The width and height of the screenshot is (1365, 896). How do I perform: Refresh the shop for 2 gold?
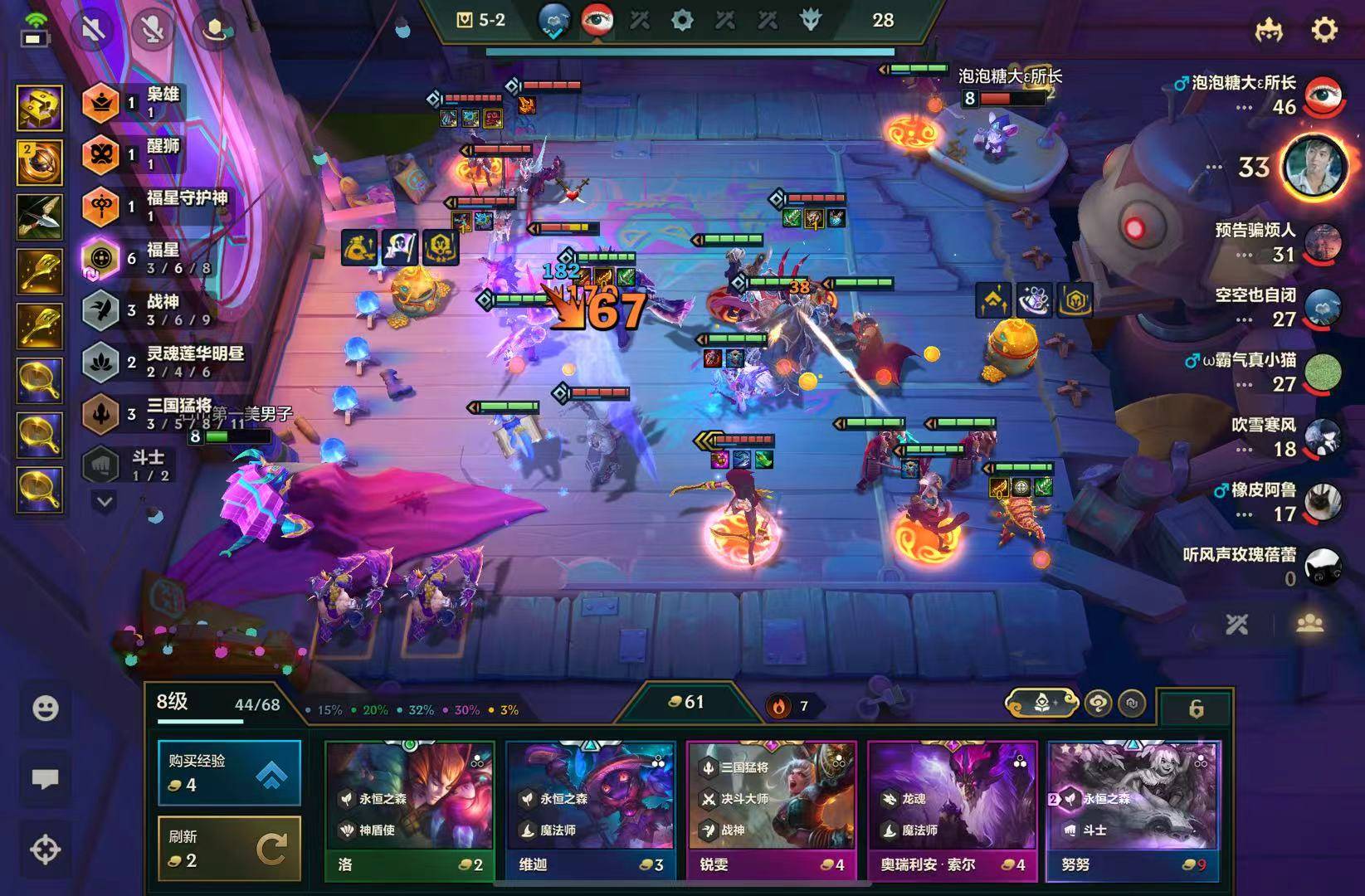229,848
